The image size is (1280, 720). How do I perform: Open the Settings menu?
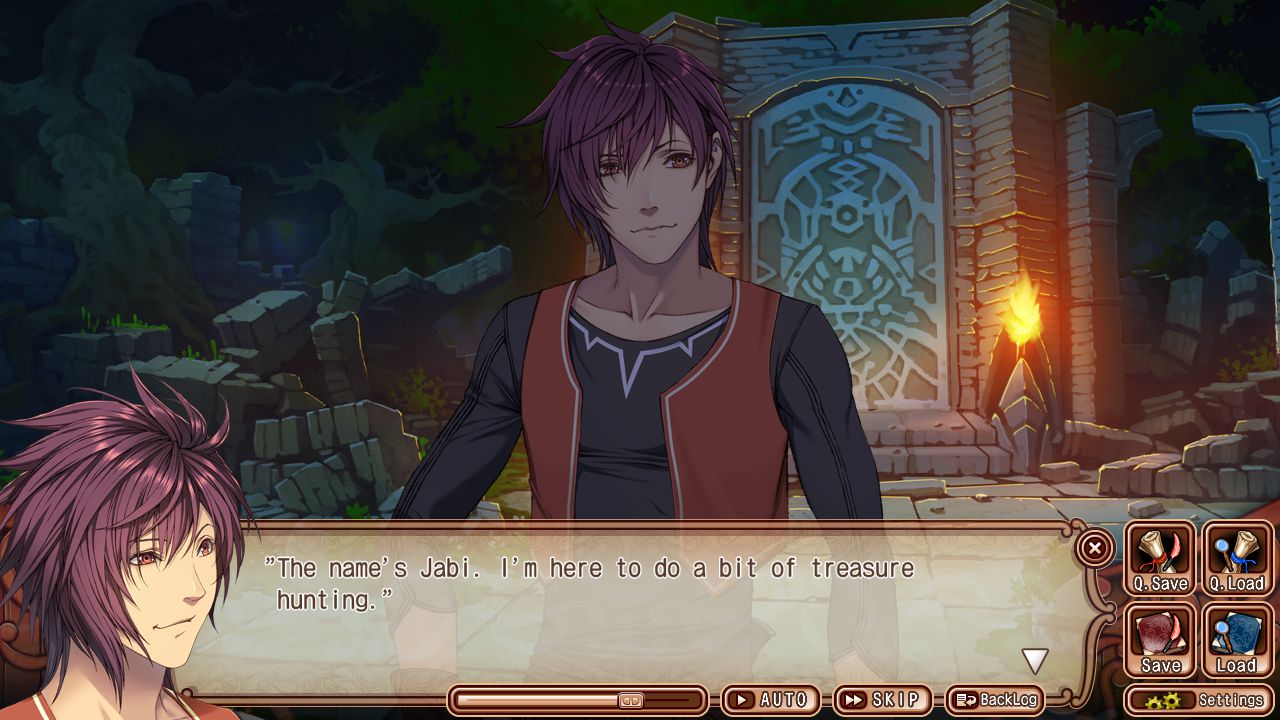(1200, 700)
